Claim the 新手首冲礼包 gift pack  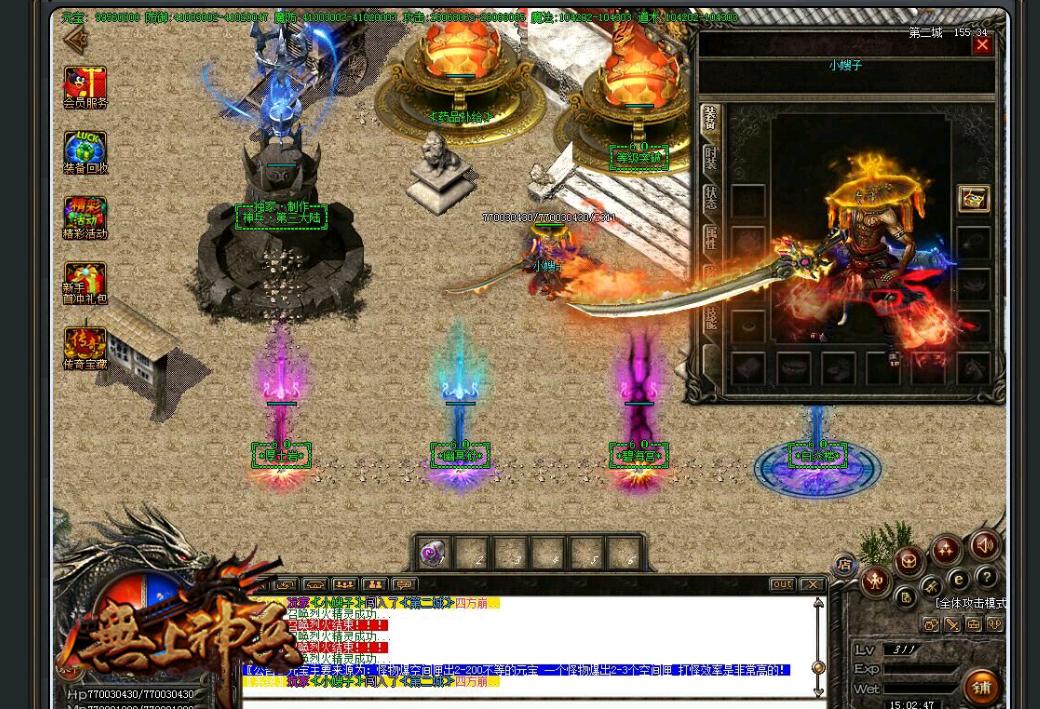pos(85,283)
